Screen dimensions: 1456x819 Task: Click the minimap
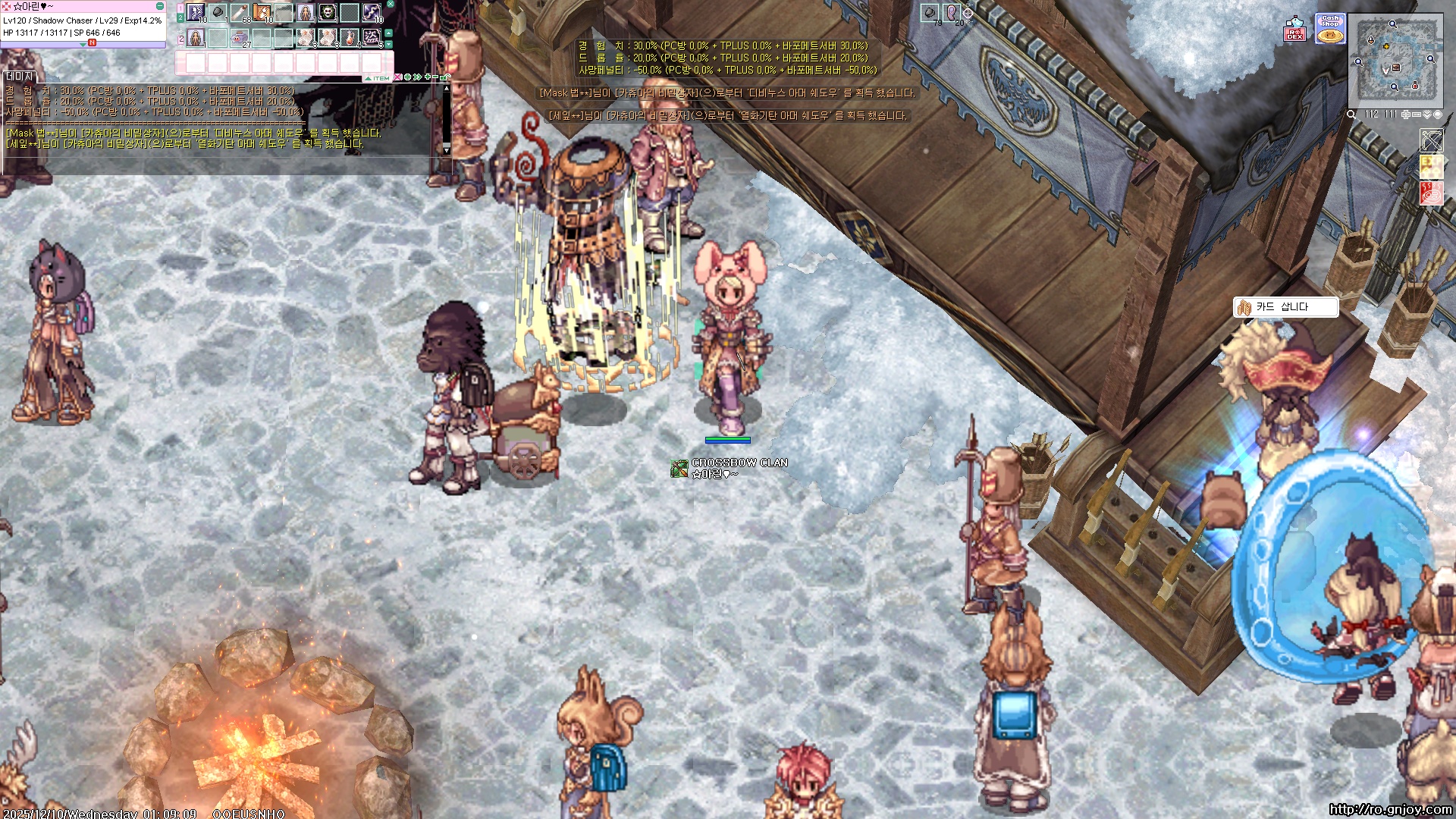tap(1395, 61)
